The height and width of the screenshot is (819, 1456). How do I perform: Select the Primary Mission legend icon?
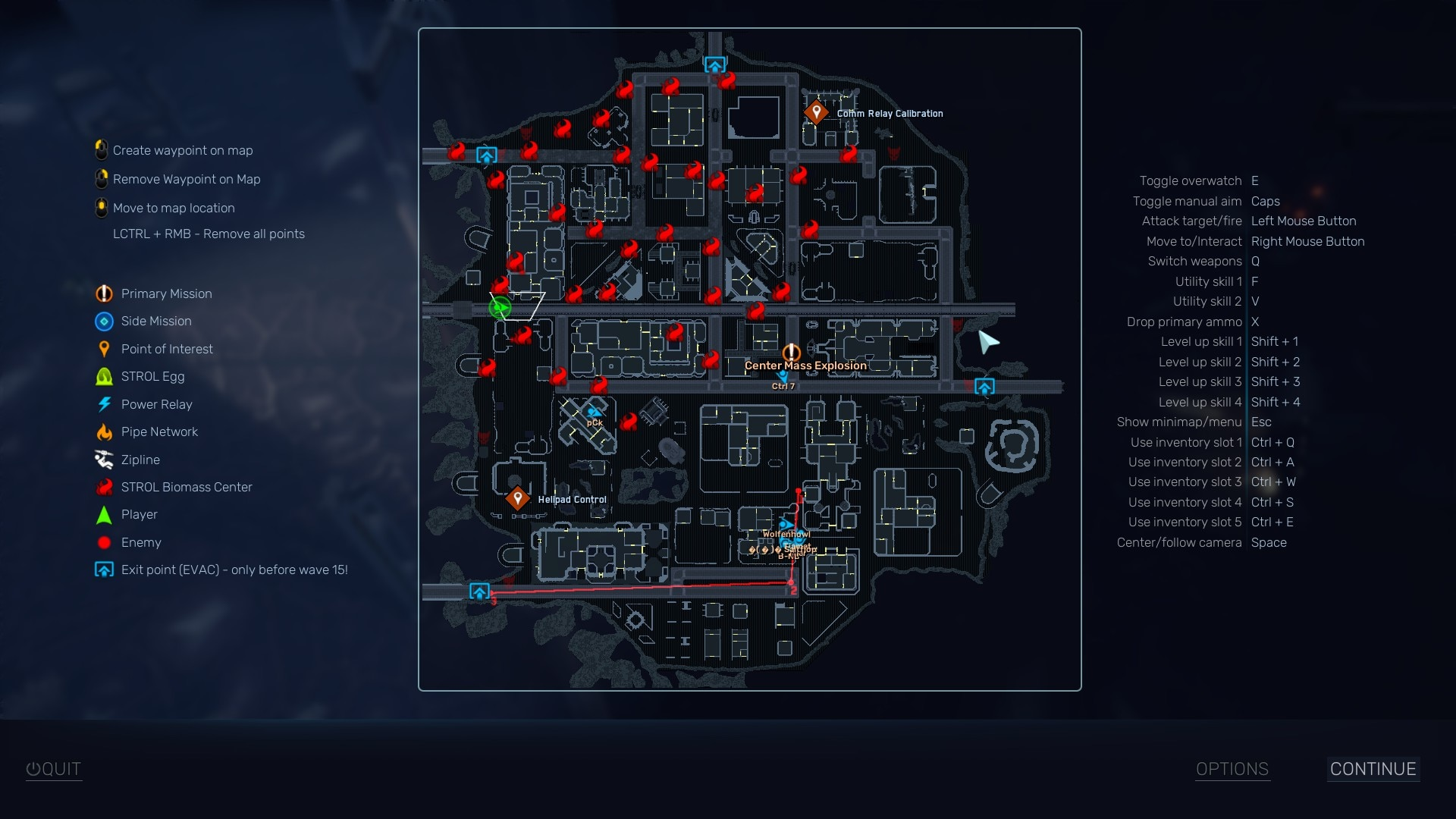pyautogui.click(x=104, y=293)
